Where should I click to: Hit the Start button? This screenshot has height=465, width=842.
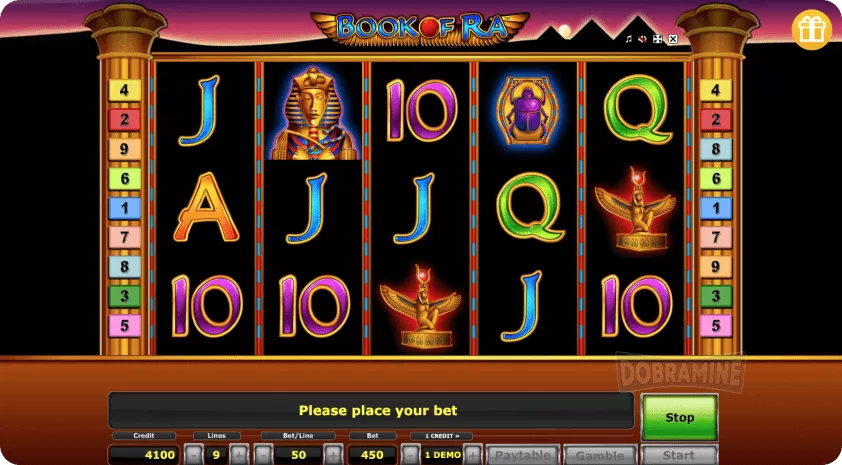pos(678,455)
